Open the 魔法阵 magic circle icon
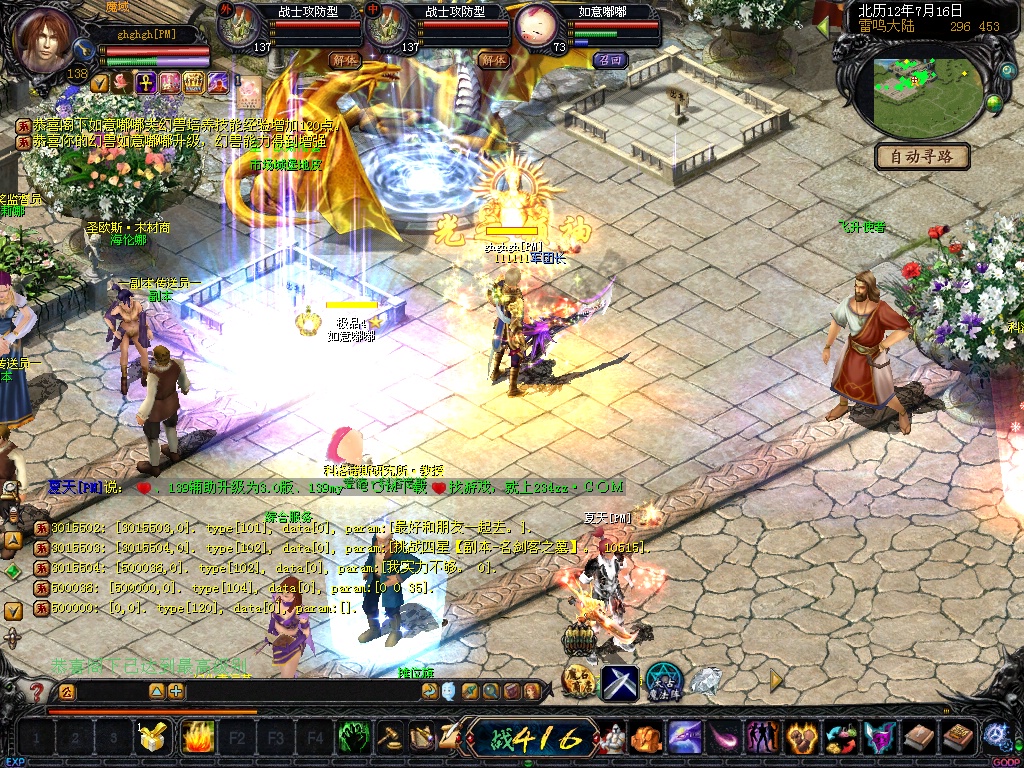The height and width of the screenshot is (768, 1024). [663, 681]
